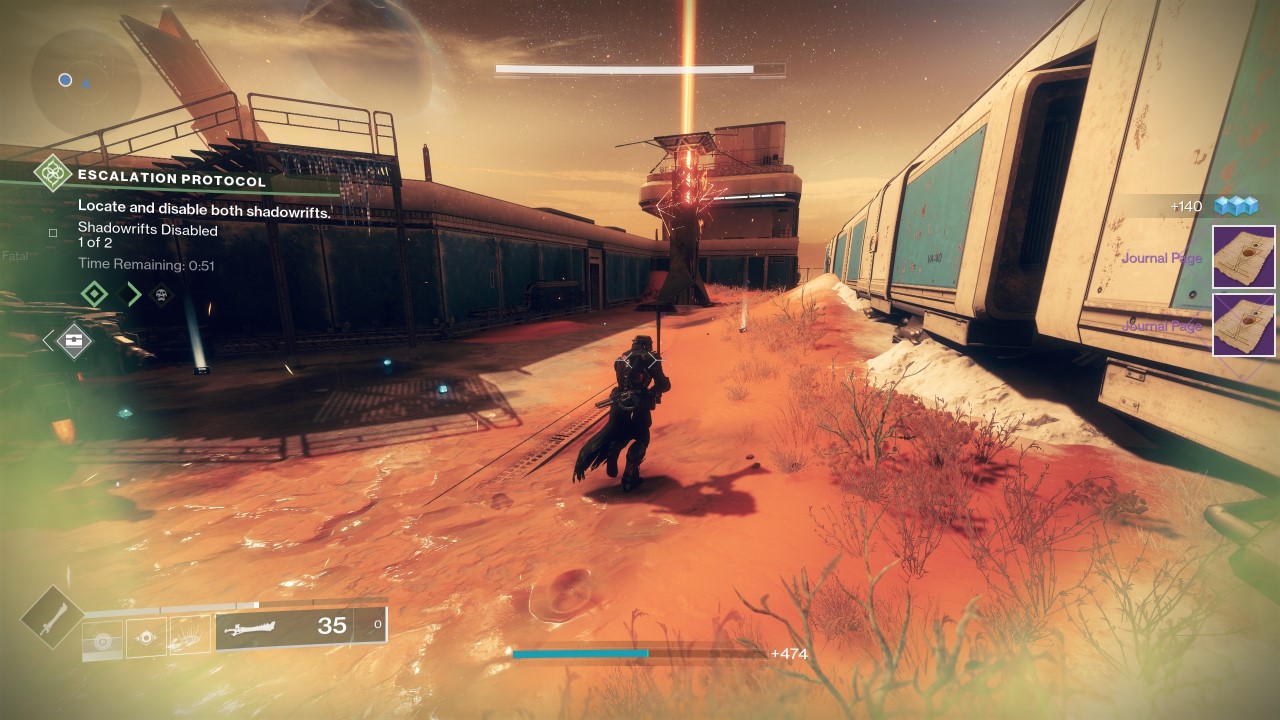Check the Shadowrifts objective checkbox
Image resolution: width=1280 pixels, height=720 pixels.
pyautogui.click(x=52, y=232)
